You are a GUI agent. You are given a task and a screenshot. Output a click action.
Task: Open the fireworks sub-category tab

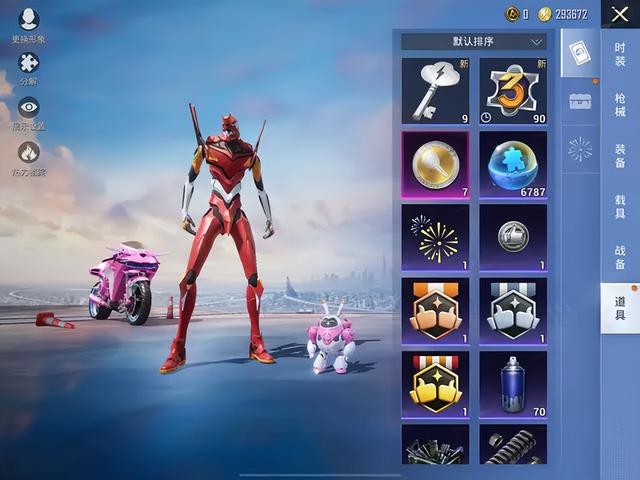pyautogui.click(x=580, y=149)
